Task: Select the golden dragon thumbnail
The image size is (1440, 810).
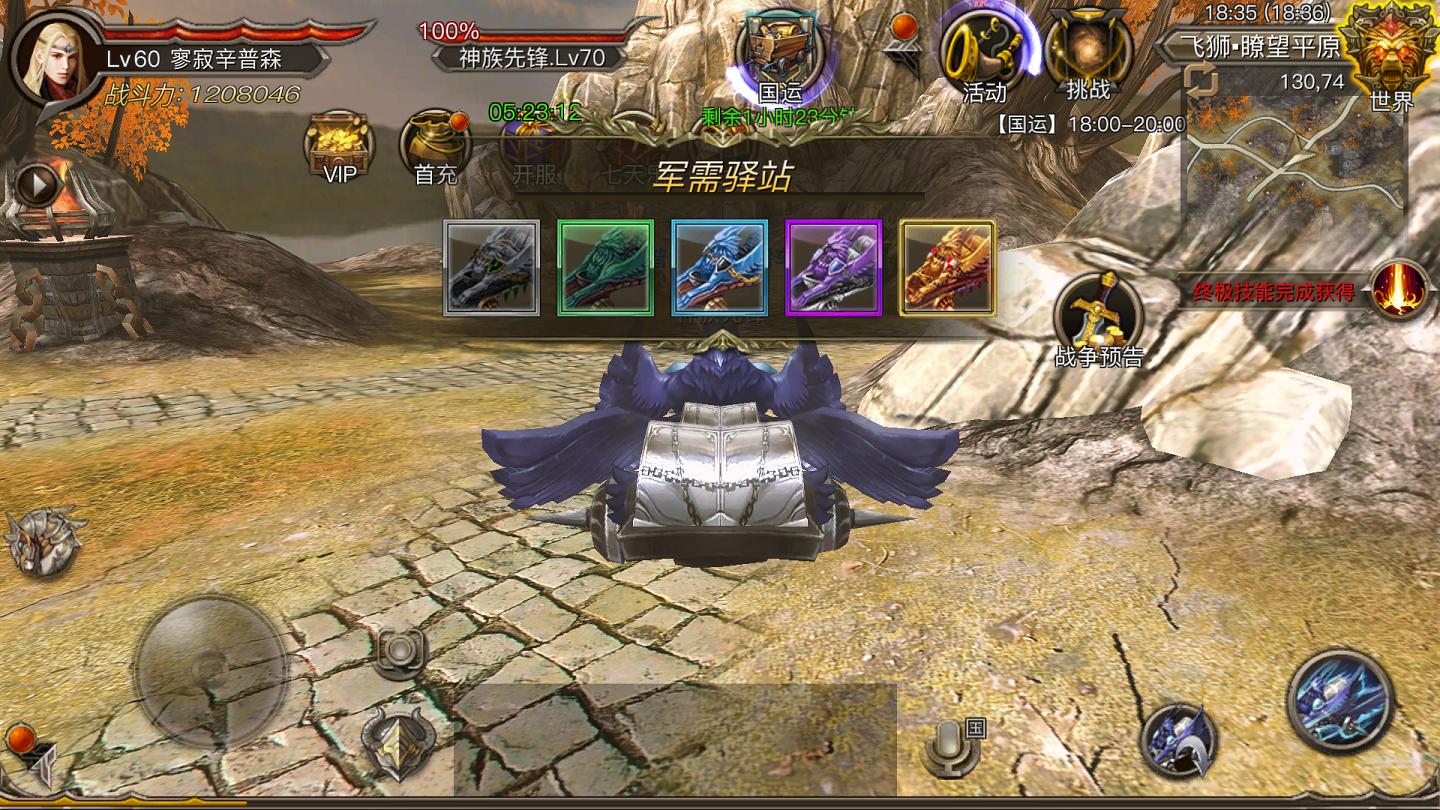Action: [x=947, y=267]
